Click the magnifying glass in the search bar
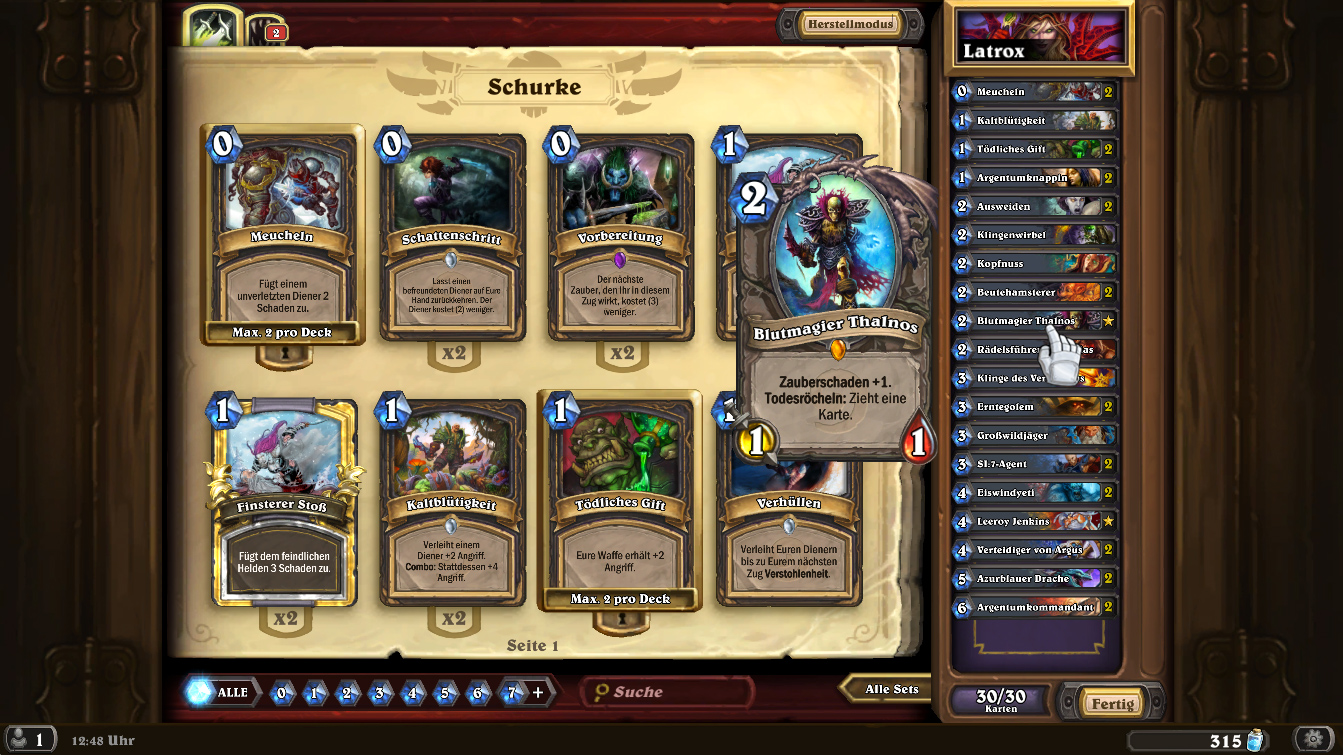 pyautogui.click(x=600, y=691)
